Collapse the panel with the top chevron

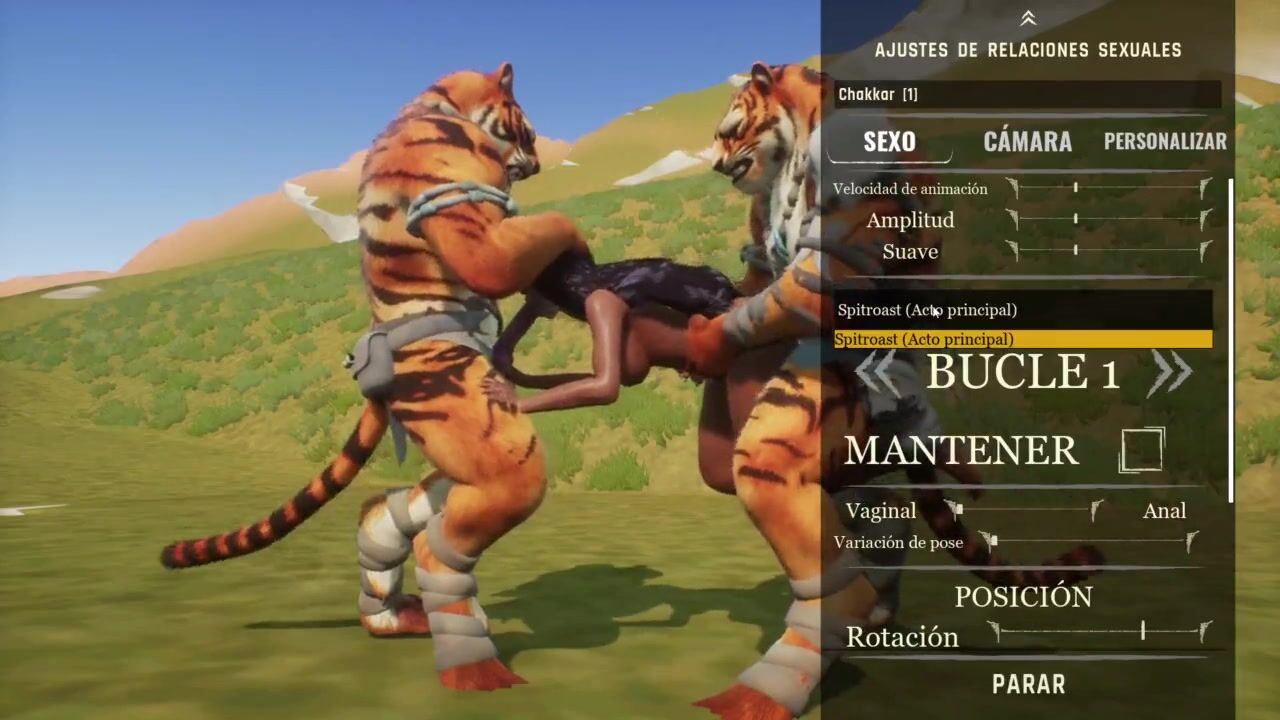[1028, 18]
